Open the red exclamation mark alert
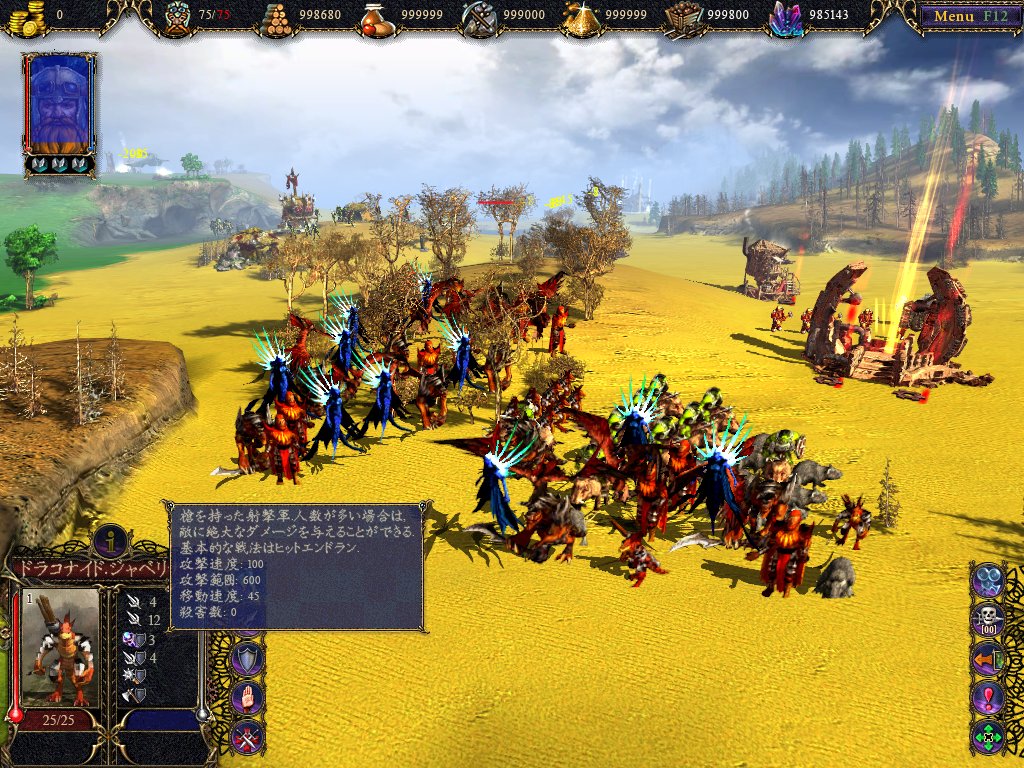 click(x=988, y=697)
